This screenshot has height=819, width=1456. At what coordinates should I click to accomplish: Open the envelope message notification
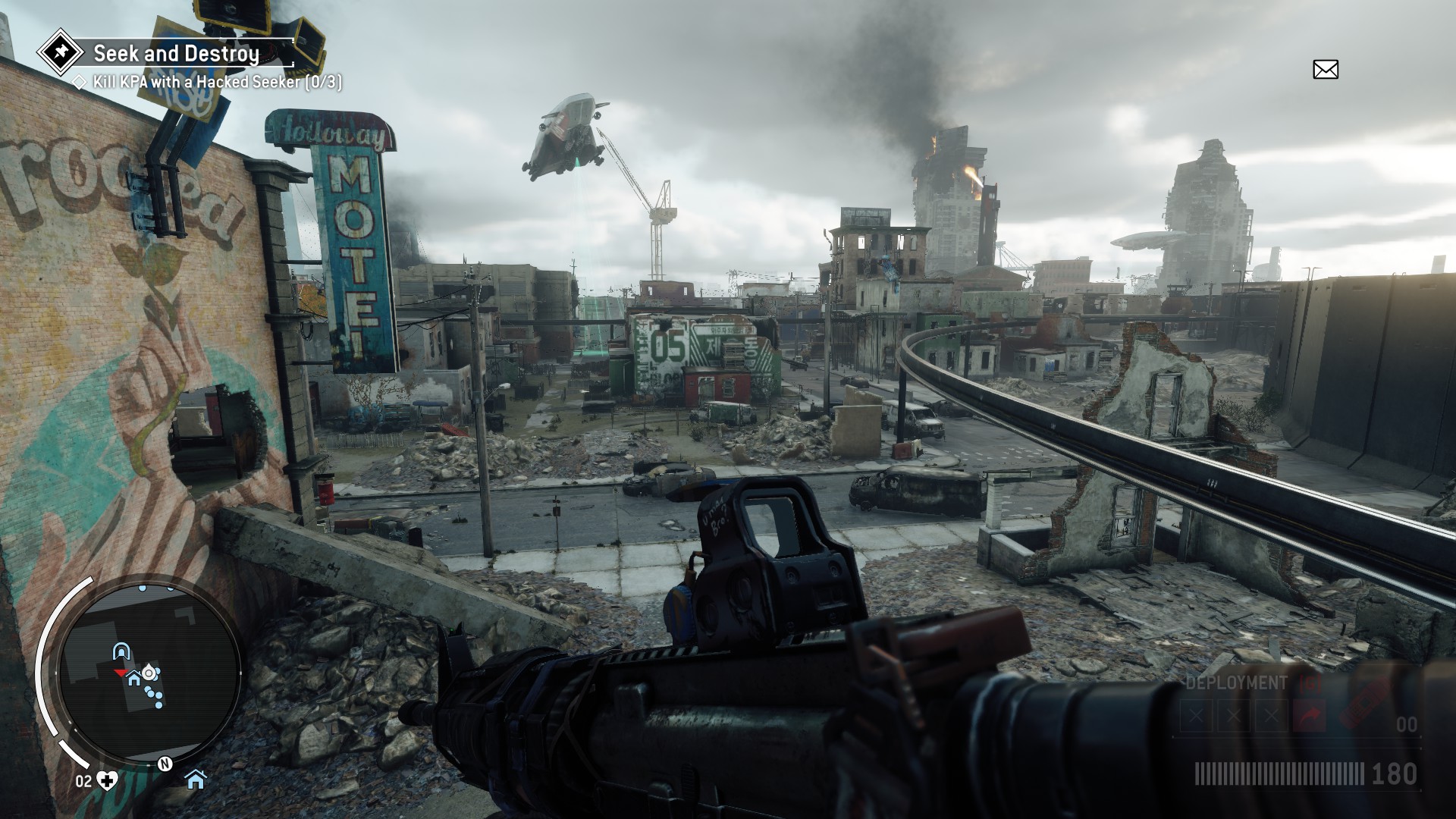[1325, 70]
